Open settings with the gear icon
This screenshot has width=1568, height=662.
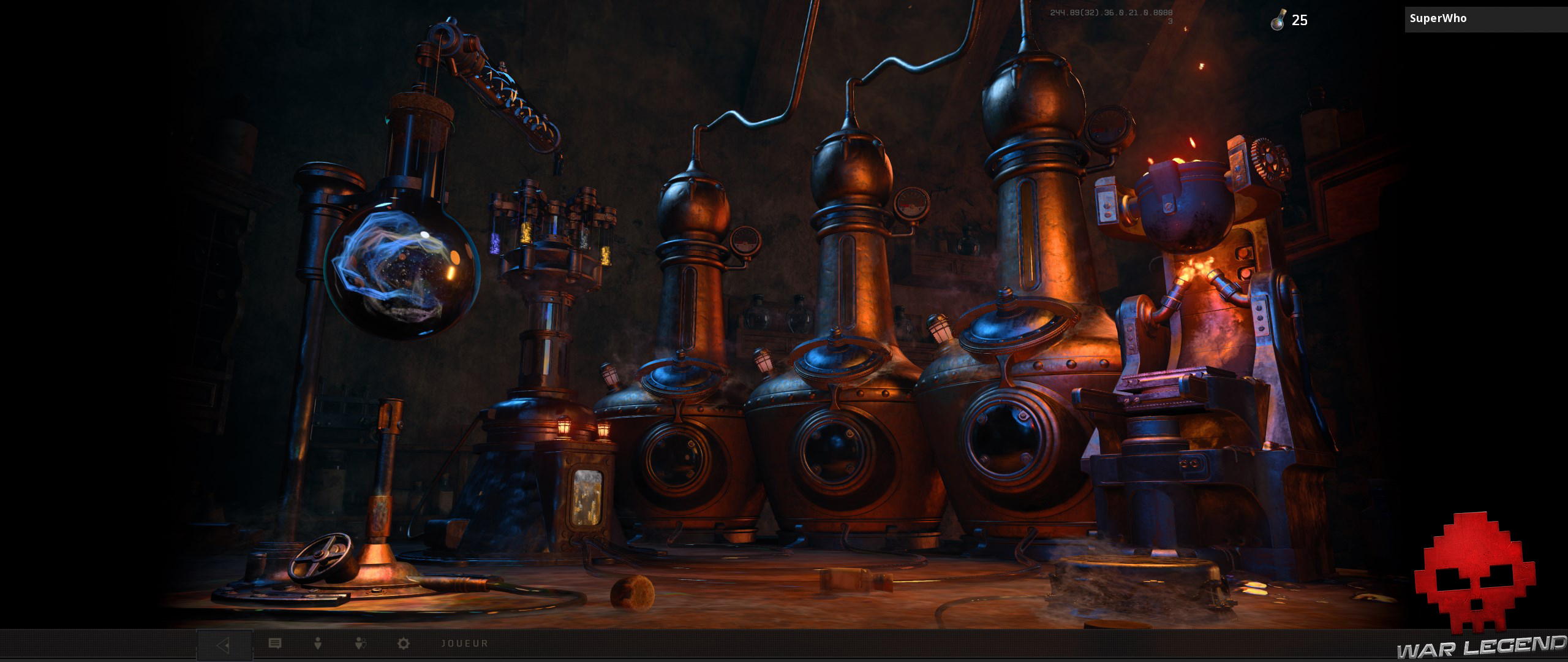(403, 644)
